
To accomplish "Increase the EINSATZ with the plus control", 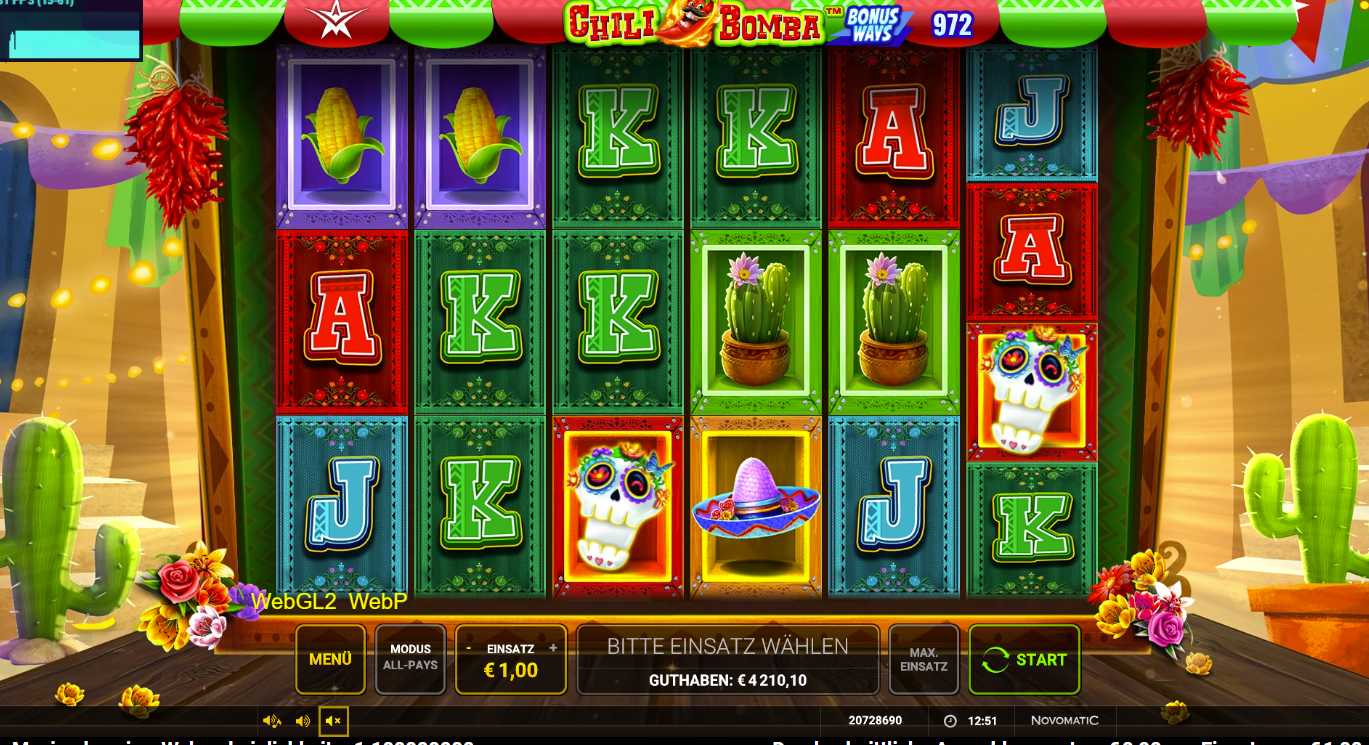I will point(552,648).
